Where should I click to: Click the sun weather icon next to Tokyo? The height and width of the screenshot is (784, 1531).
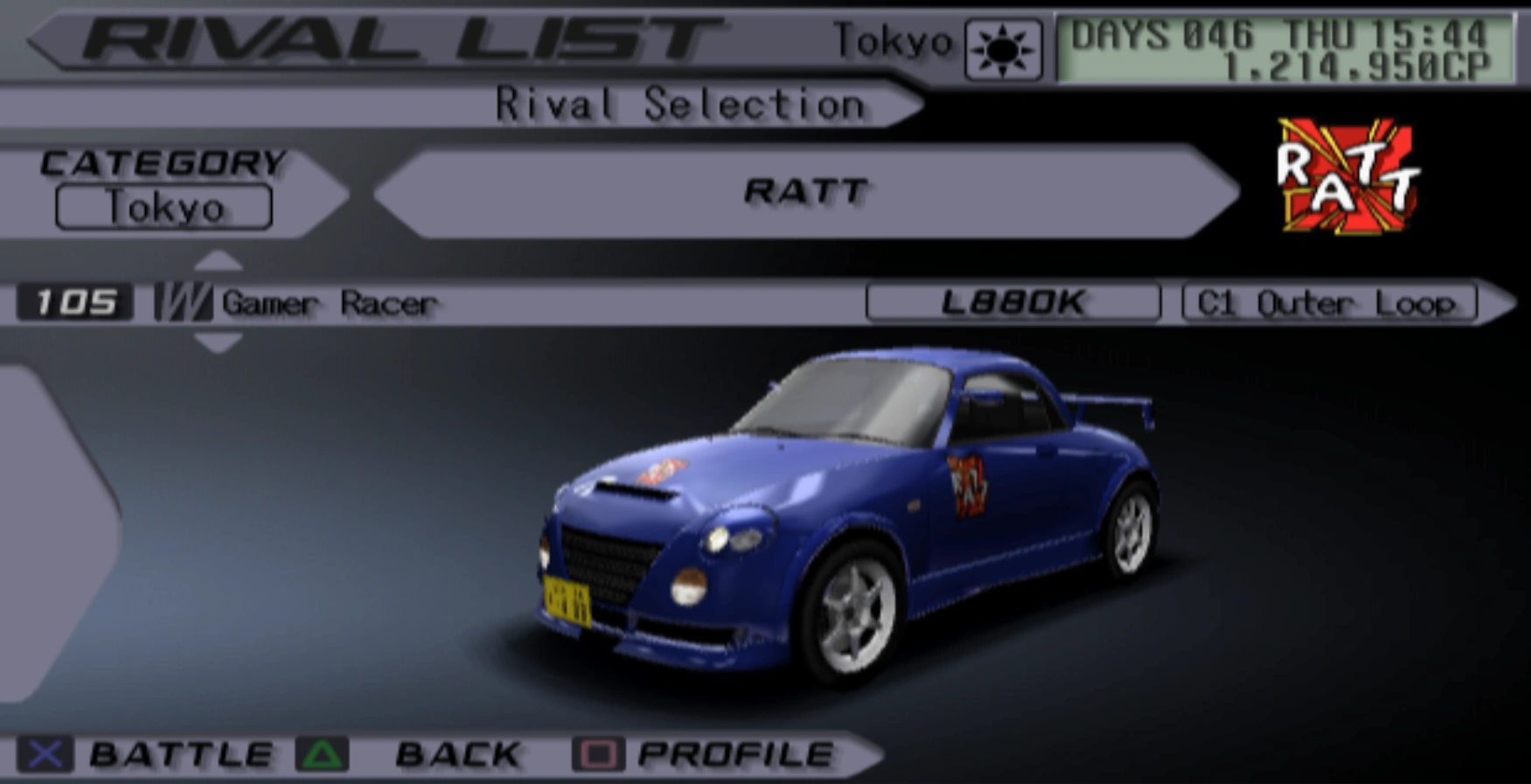click(1002, 46)
